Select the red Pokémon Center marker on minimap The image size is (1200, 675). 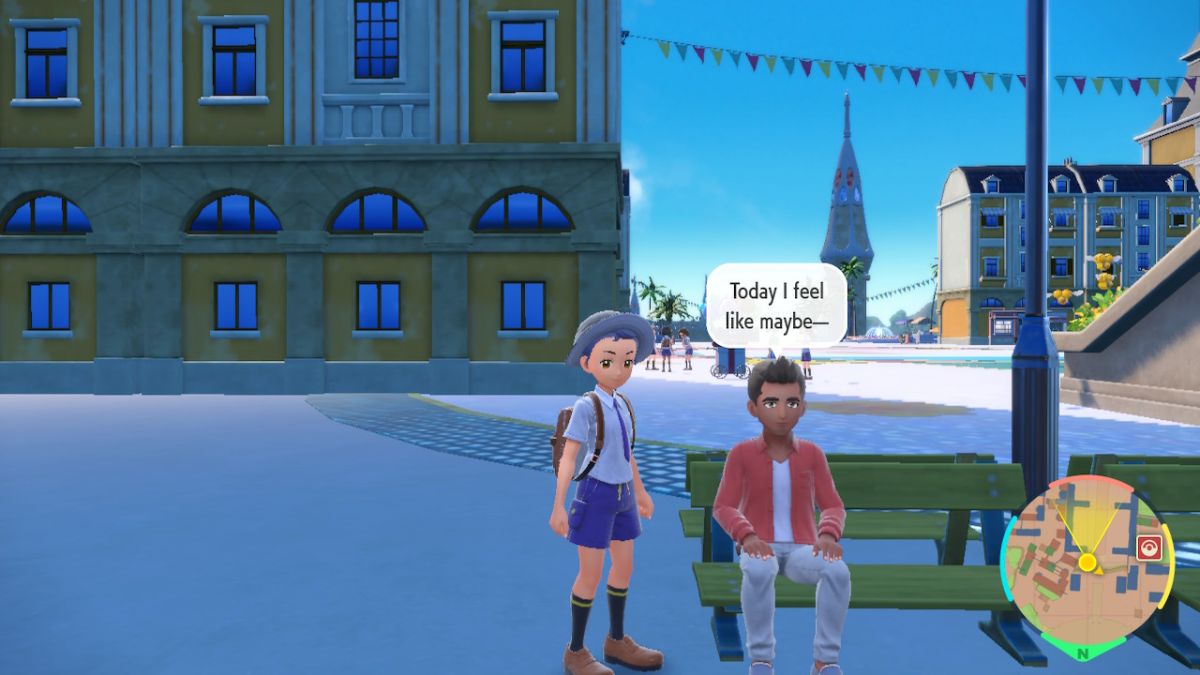coord(1148,547)
